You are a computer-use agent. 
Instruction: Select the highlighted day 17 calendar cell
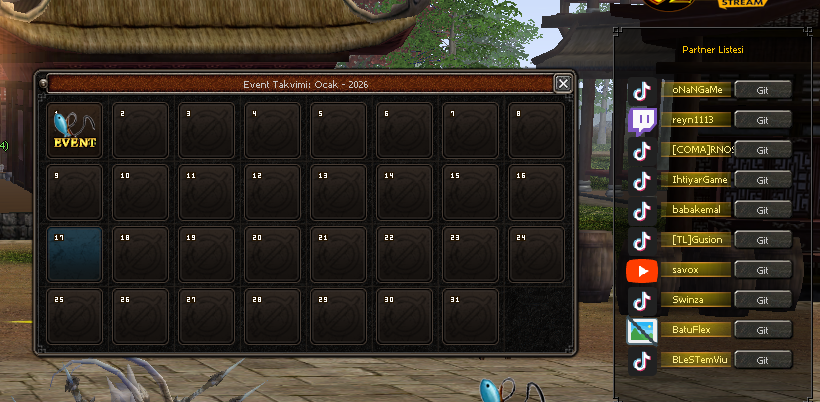coord(75,254)
